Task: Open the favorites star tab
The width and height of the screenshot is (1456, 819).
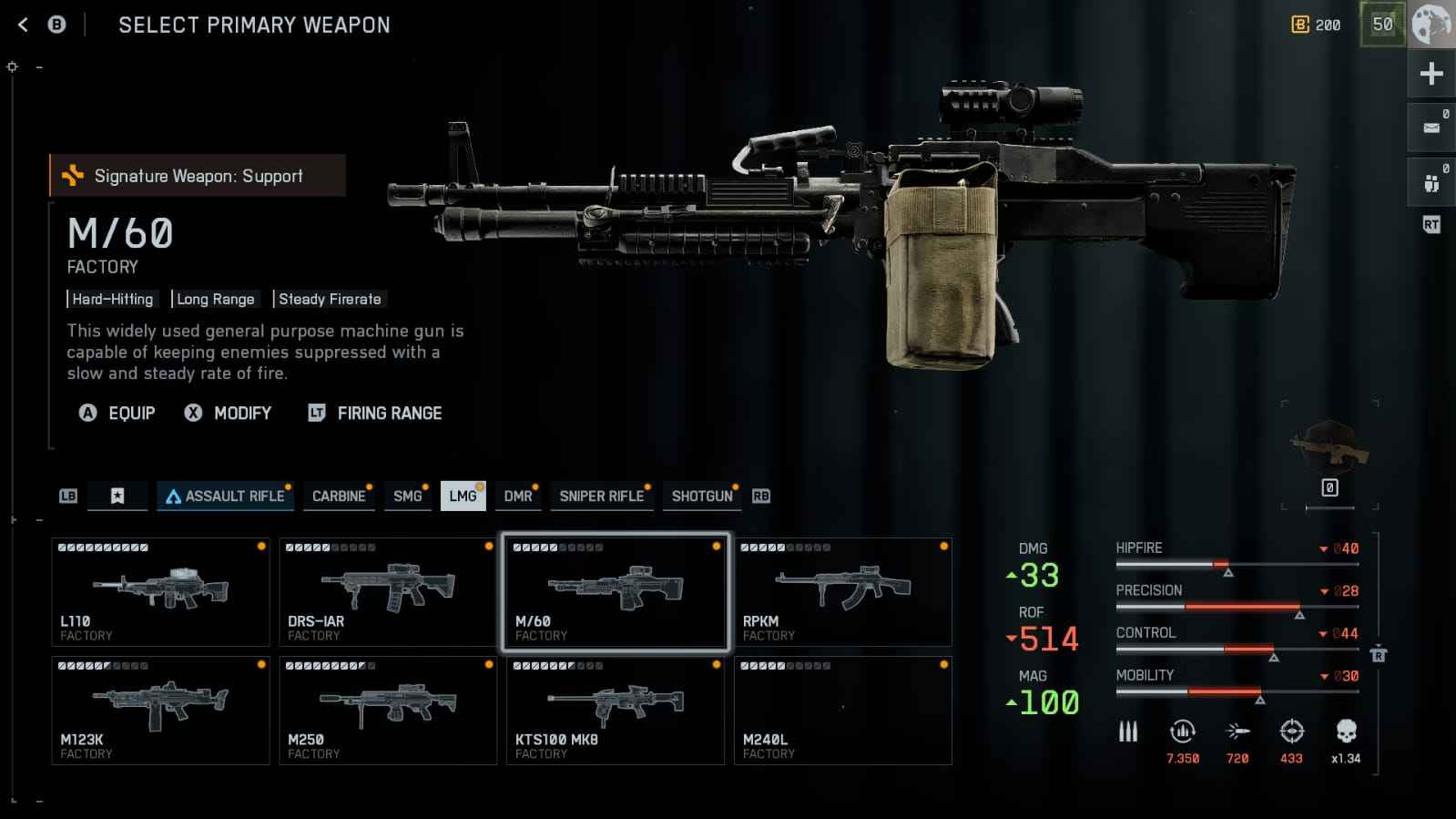Action: (117, 496)
